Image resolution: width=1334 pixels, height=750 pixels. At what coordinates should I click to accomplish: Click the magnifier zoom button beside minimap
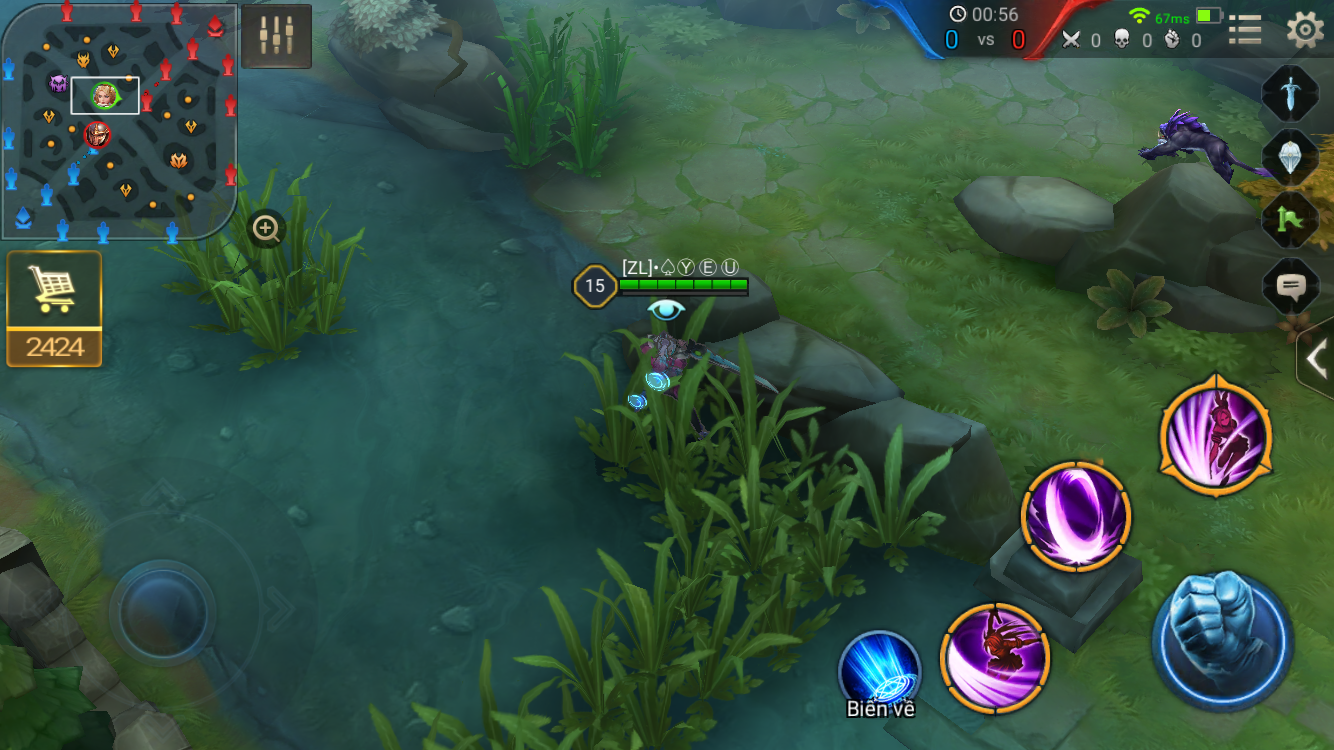(266, 229)
